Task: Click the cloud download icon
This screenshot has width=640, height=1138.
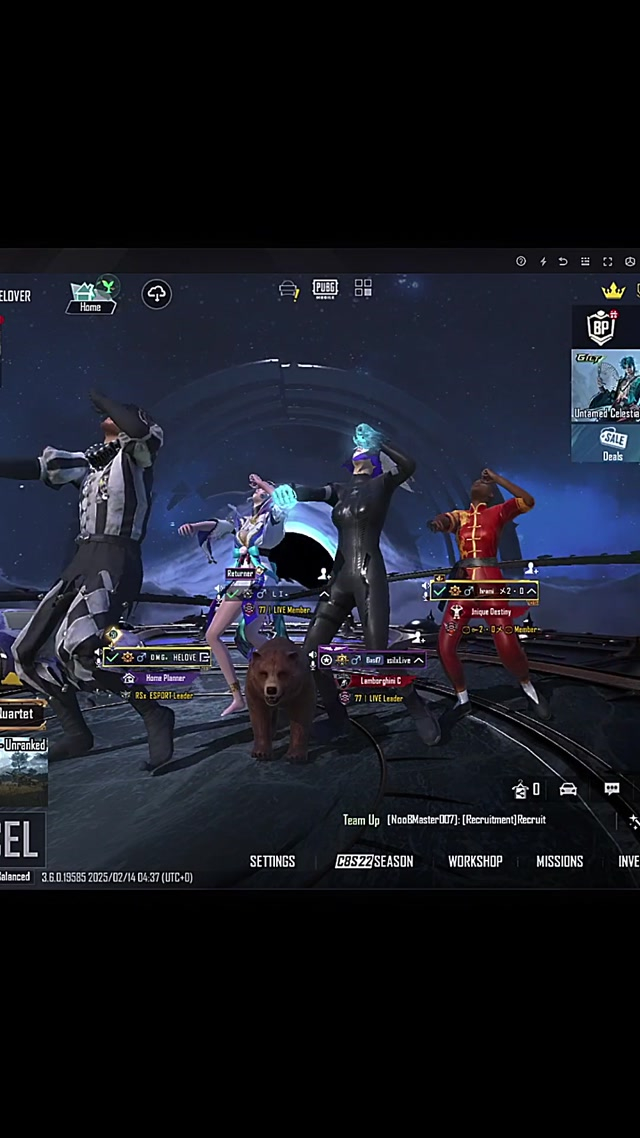Action: point(157,294)
